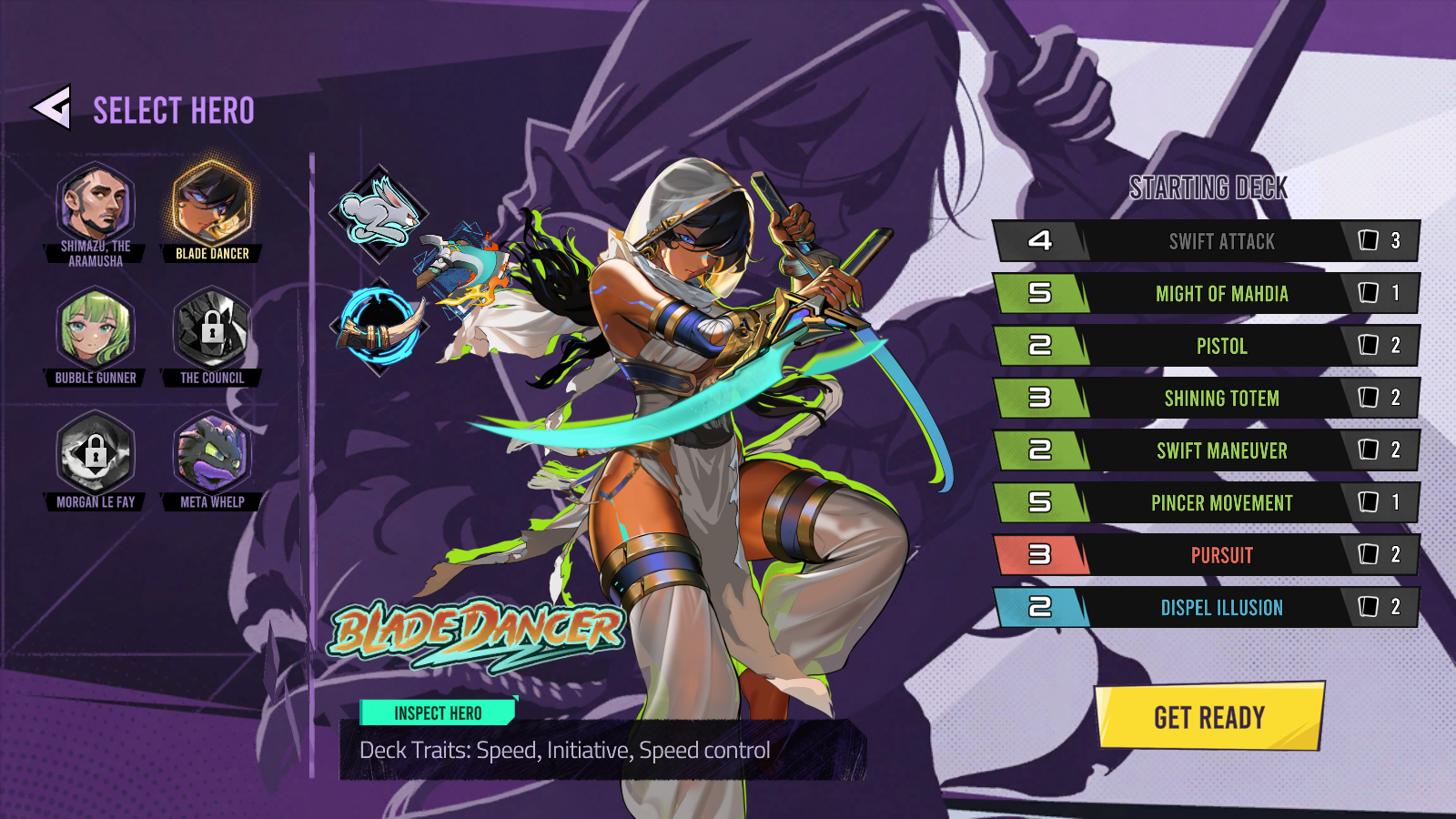Go back using the arrow button

pos(52,108)
